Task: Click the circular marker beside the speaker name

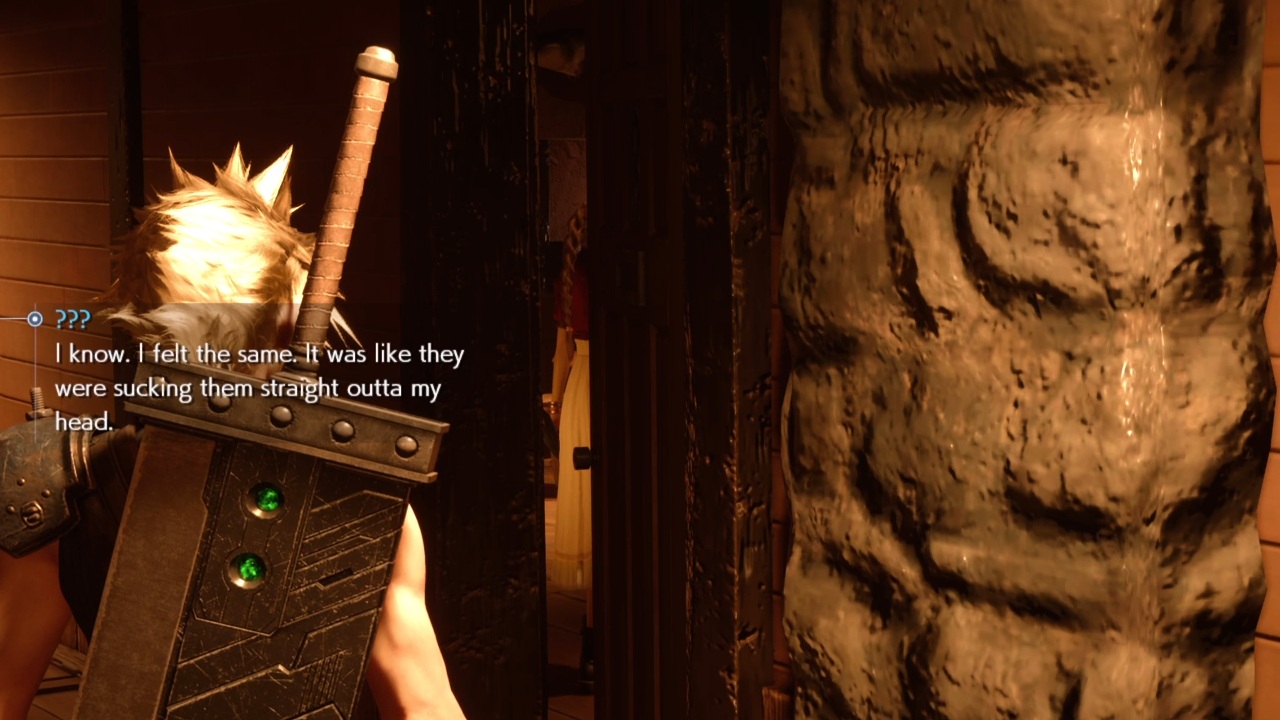Action: point(34,319)
